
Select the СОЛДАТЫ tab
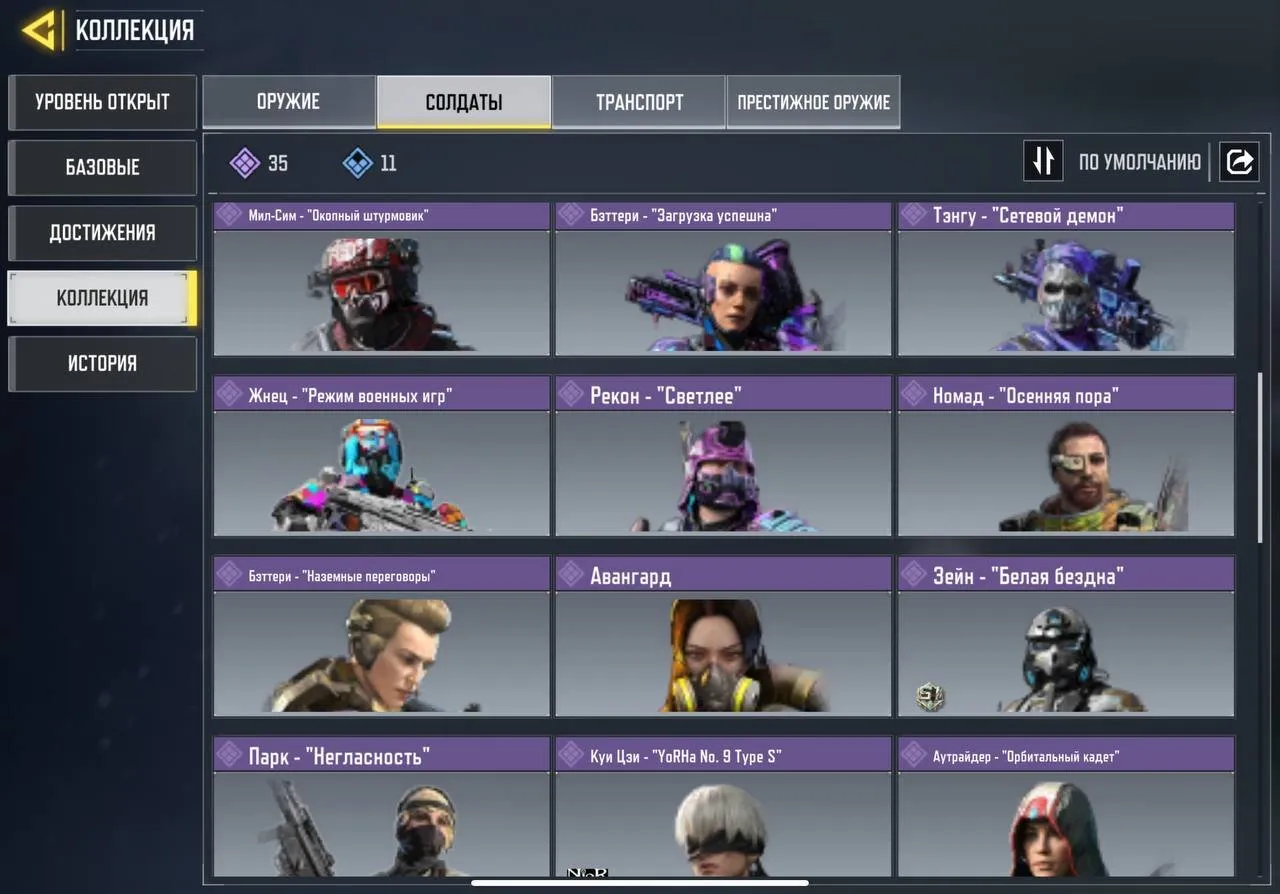pos(462,101)
